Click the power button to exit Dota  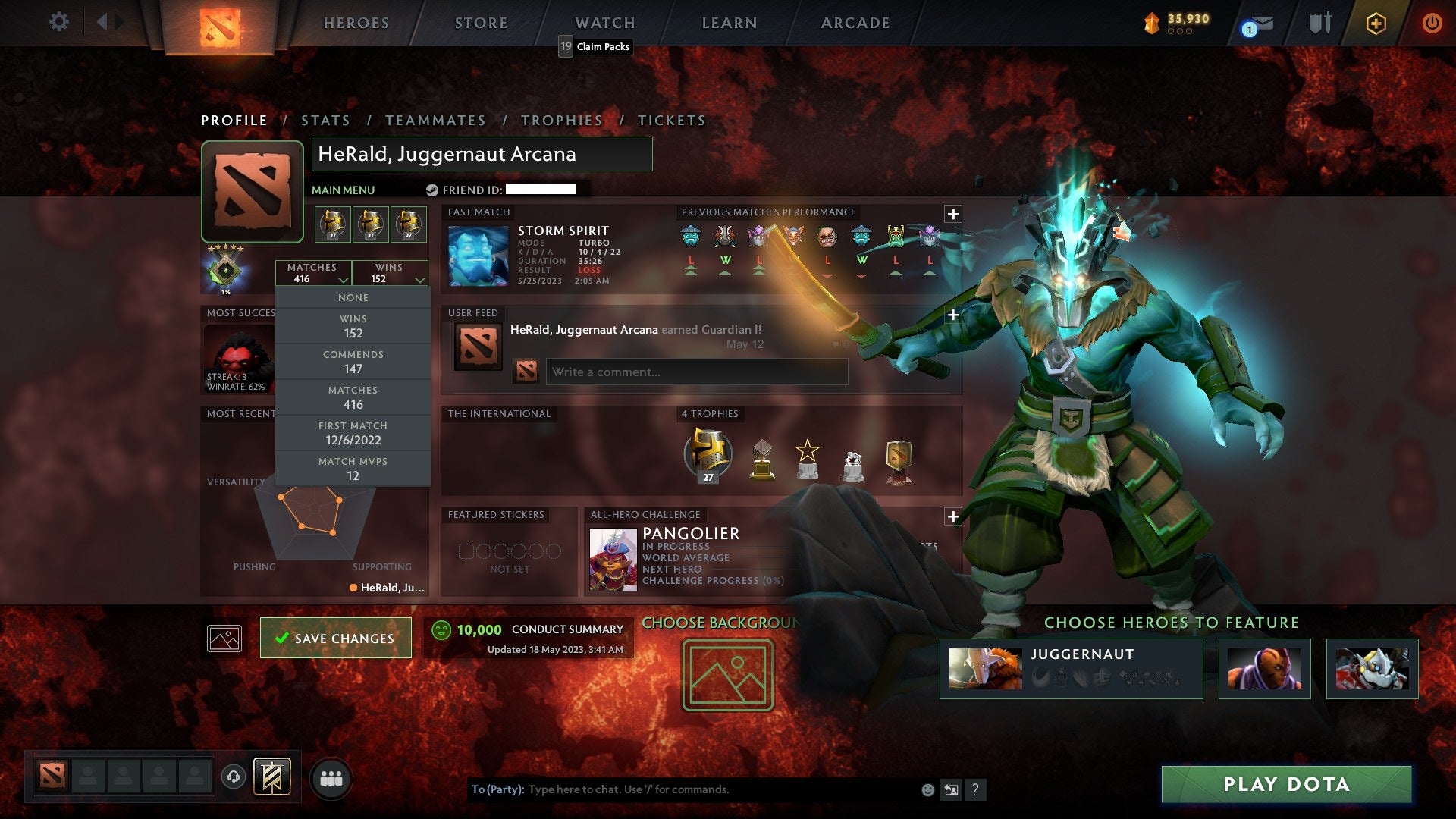[x=1433, y=23]
